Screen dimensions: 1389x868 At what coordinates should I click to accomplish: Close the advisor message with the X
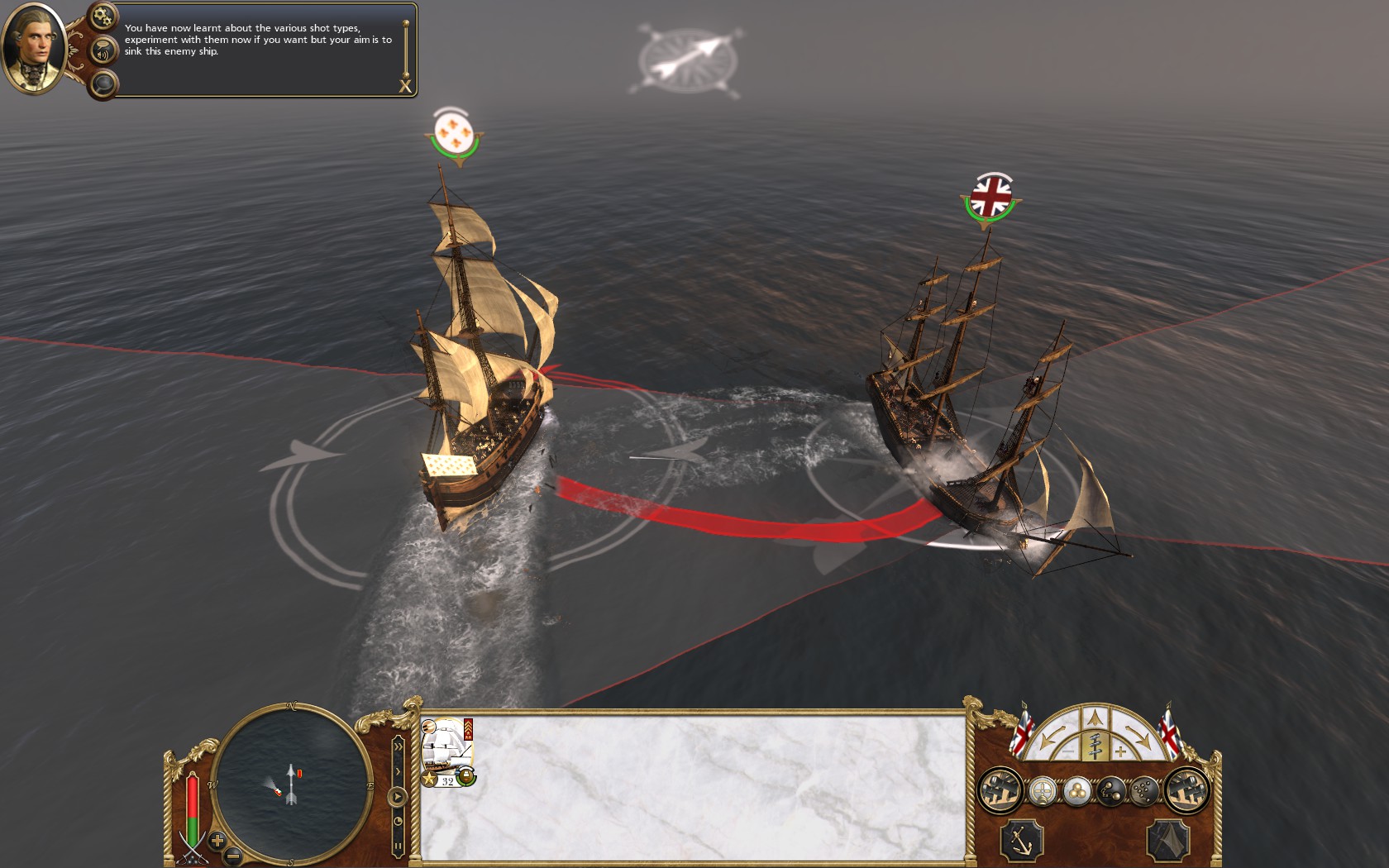405,86
